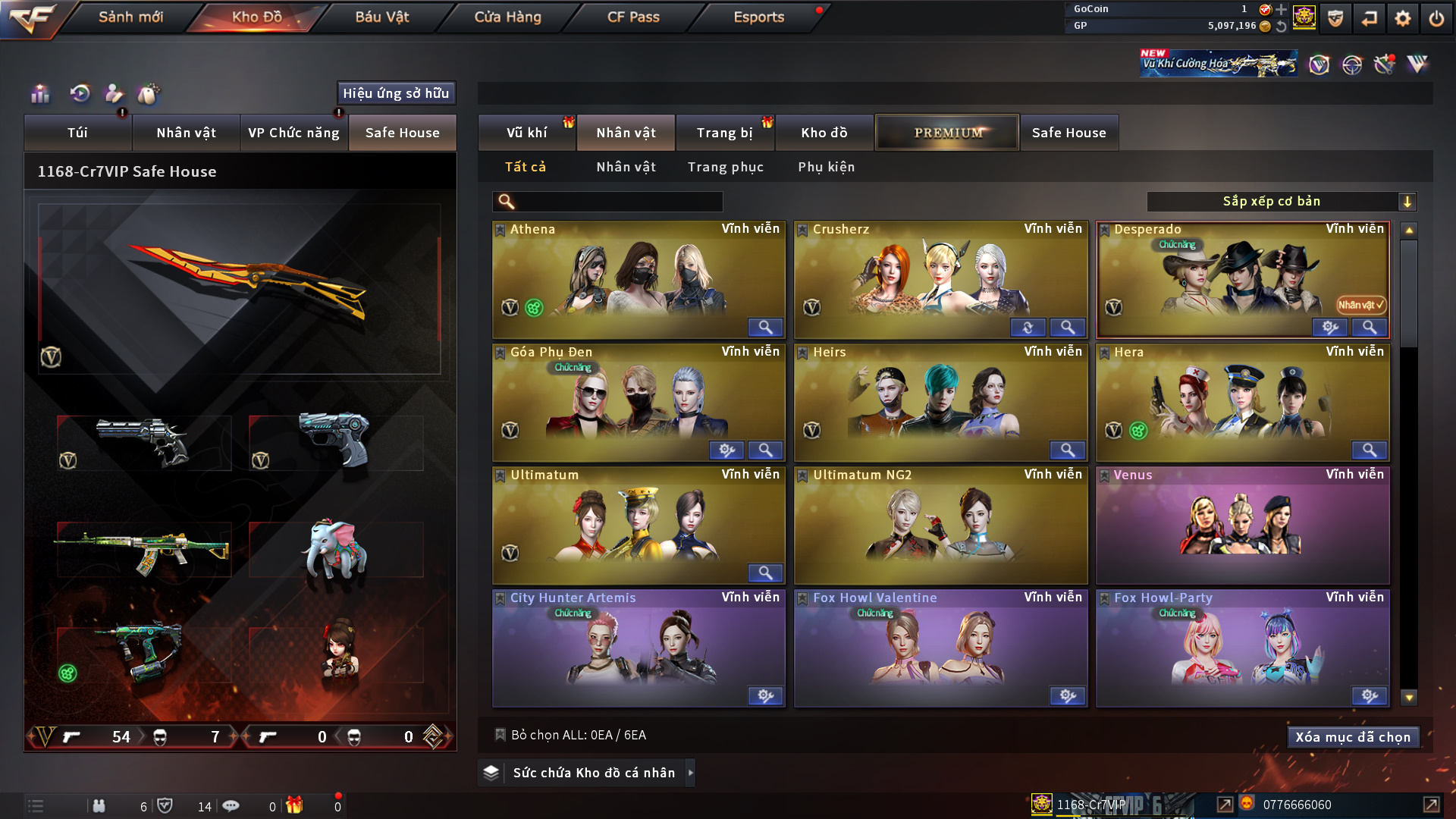Select the Phụ kiện sub-filter
1456x819 pixels.
click(826, 167)
